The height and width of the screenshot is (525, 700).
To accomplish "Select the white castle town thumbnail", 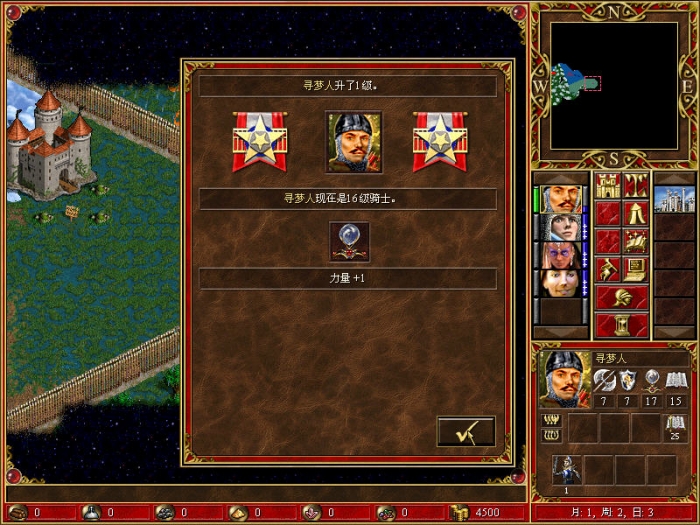I will point(674,198).
